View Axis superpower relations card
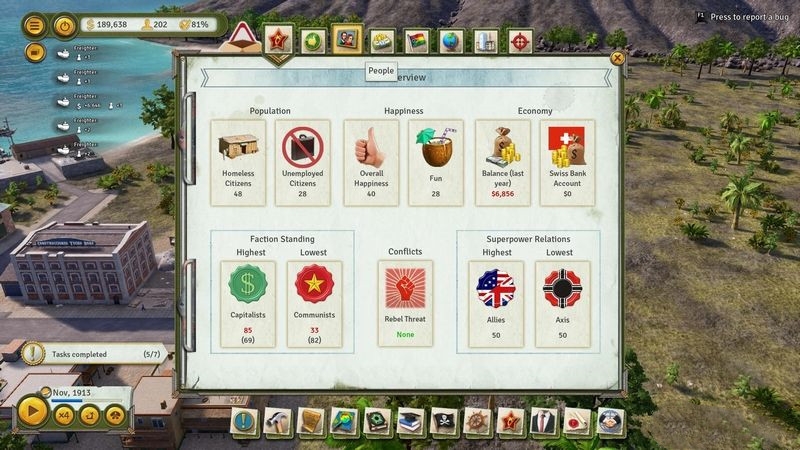The width and height of the screenshot is (800, 450). [x=562, y=304]
